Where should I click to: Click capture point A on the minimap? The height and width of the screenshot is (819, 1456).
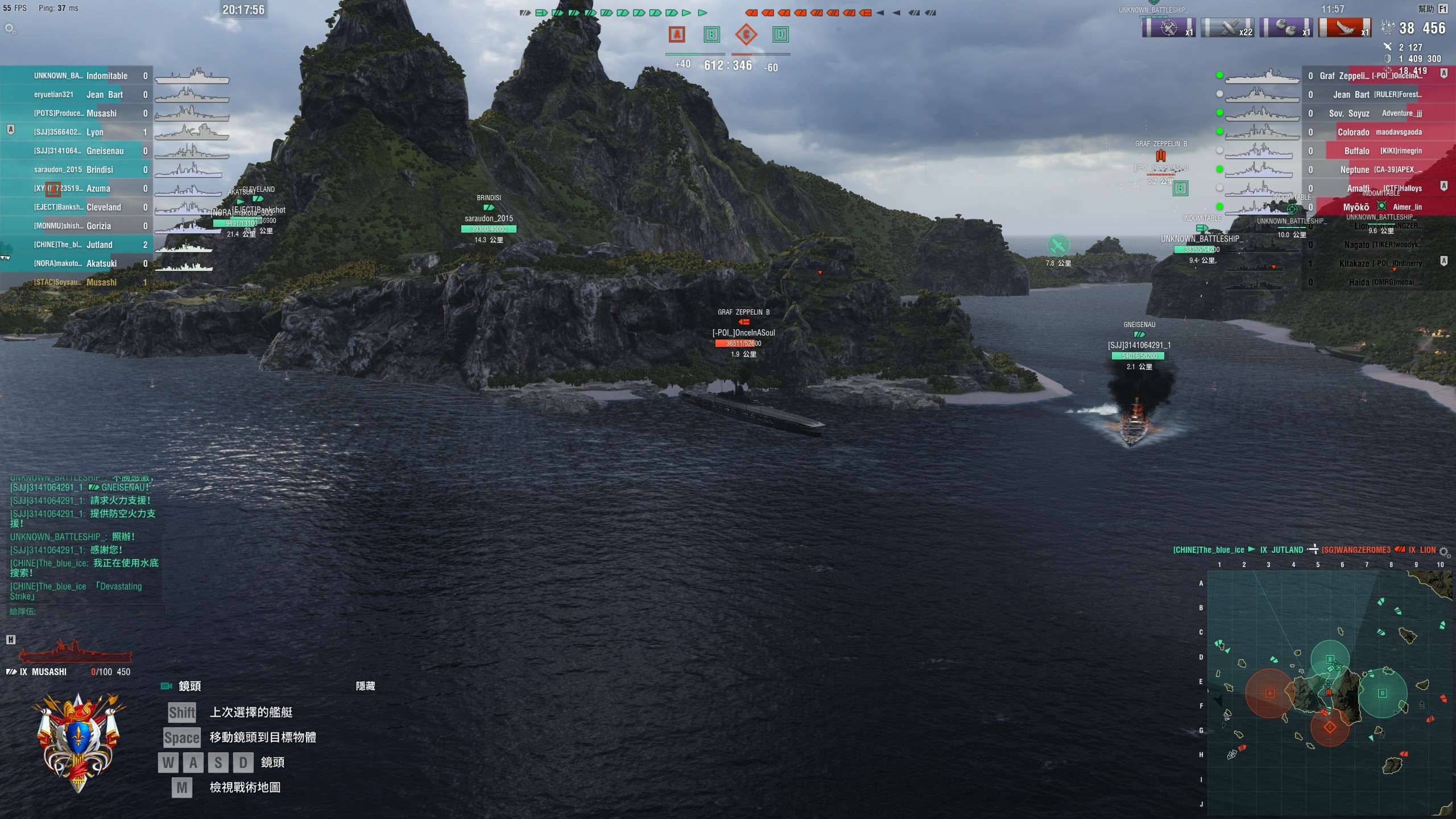[x=1269, y=693]
